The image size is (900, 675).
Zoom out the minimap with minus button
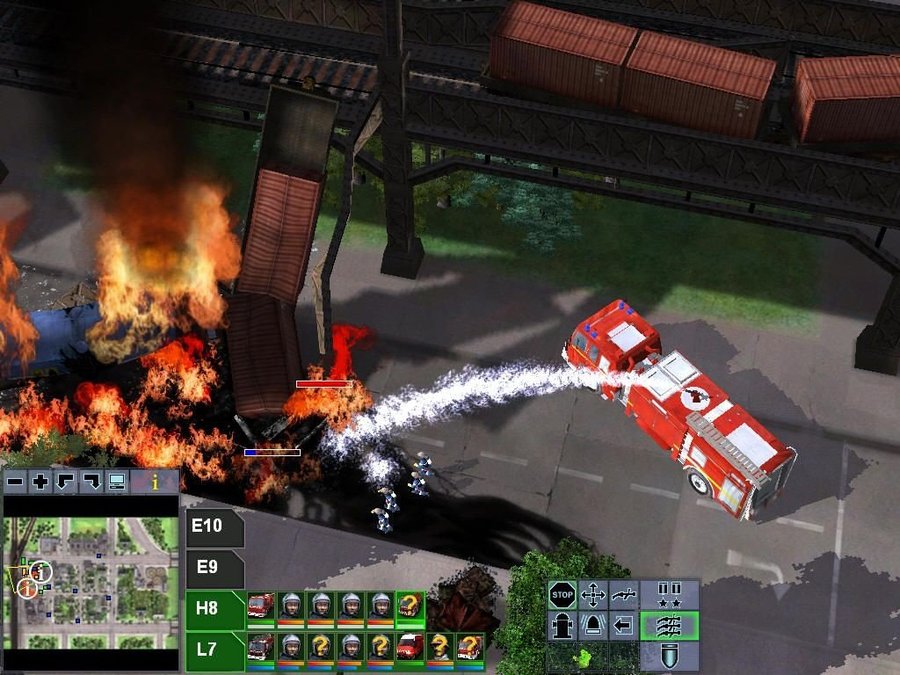(x=14, y=482)
